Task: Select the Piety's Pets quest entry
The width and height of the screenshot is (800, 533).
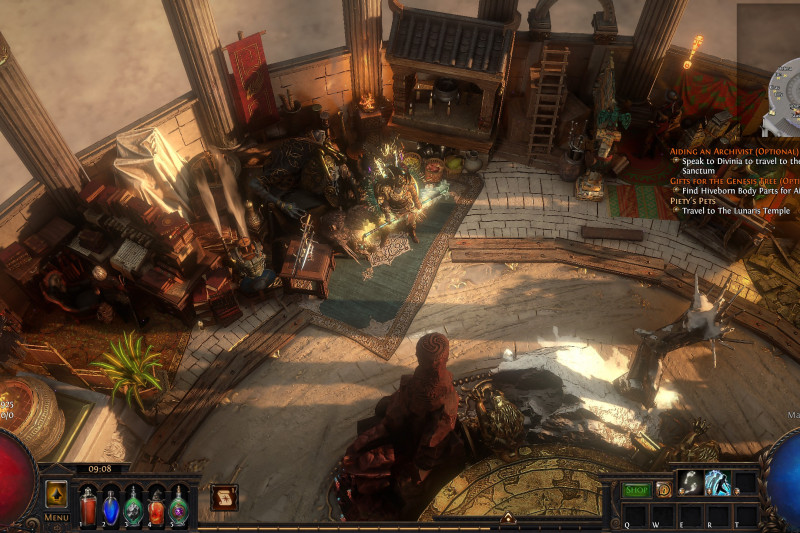Action: 697,201
